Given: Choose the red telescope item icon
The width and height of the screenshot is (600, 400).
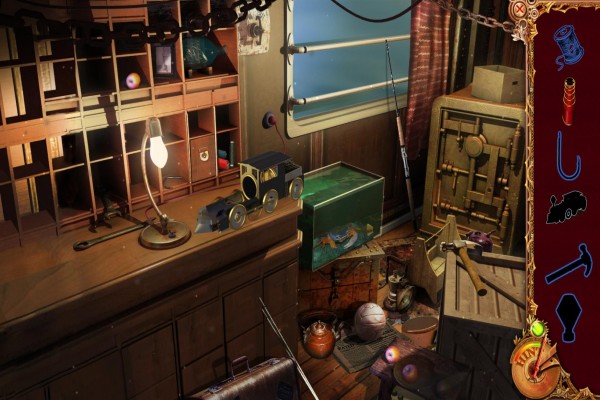Looking at the screenshot, I should click(x=568, y=101).
